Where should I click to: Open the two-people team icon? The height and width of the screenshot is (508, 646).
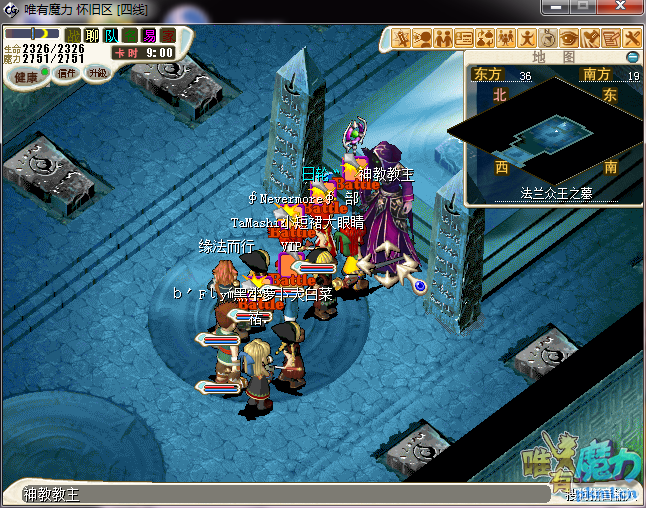(x=442, y=38)
